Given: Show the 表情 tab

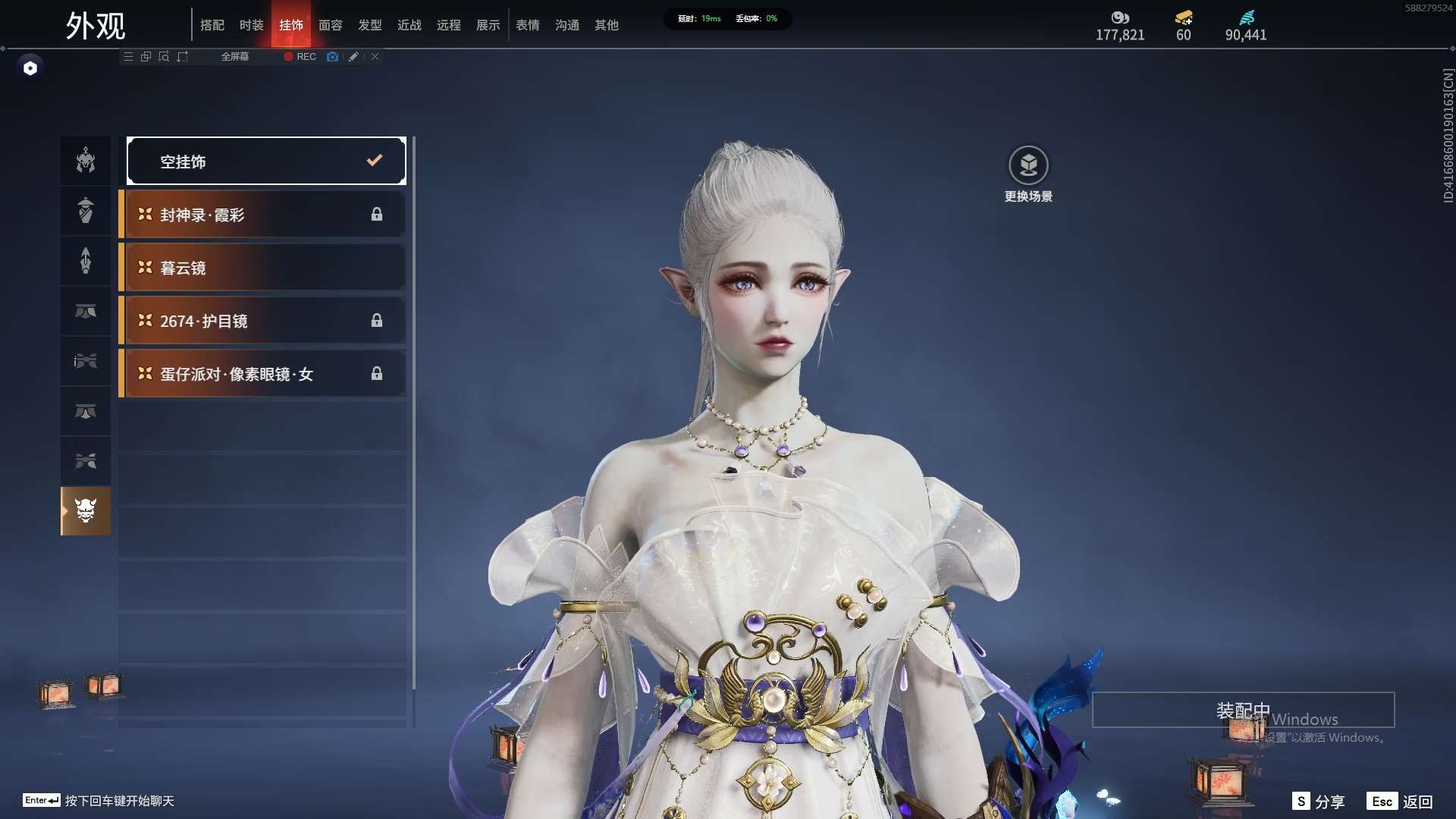Looking at the screenshot, I should pos(528,25).
